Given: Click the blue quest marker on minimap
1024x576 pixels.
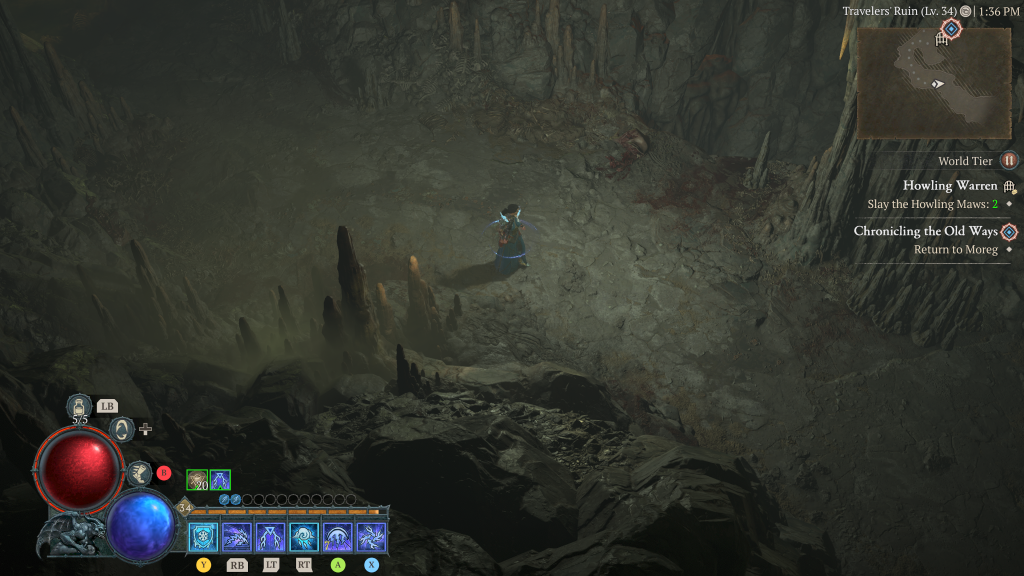Looking at the screenshot, I should pos(951,29).
